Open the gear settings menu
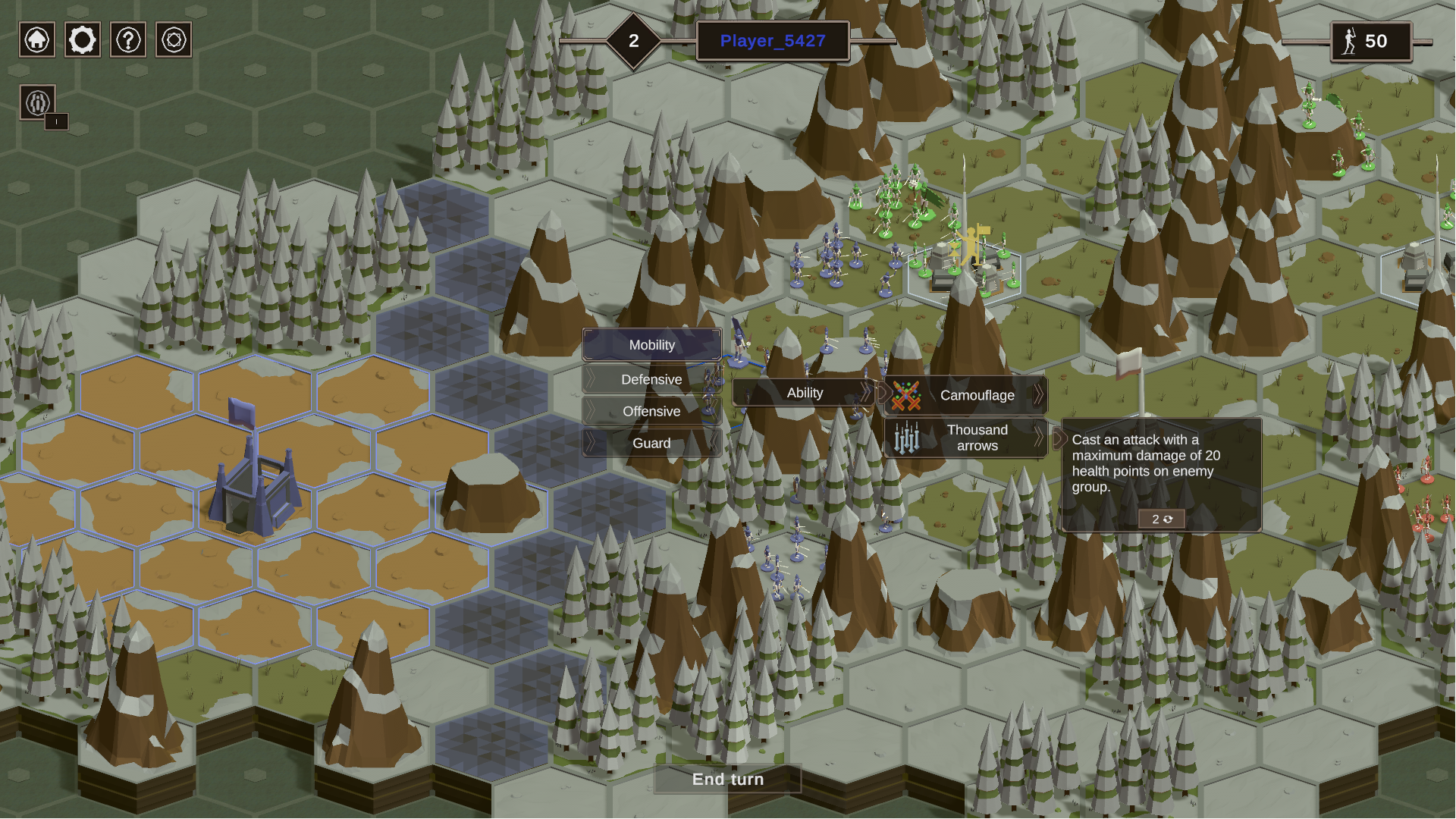The height and width of the screenshot is (819, 1456). [x=83, y=39]
